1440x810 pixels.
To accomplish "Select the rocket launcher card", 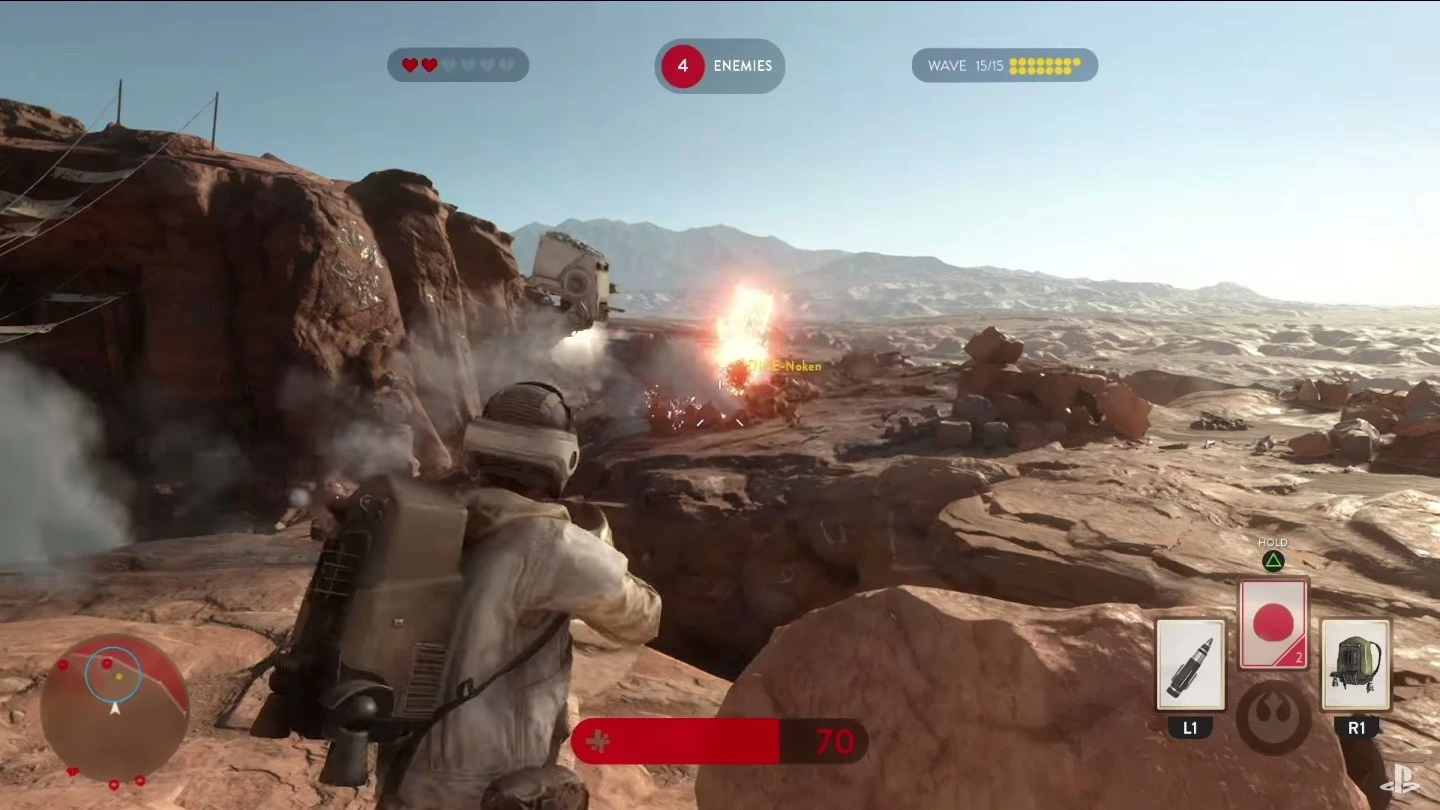I will coord(1190,665).
